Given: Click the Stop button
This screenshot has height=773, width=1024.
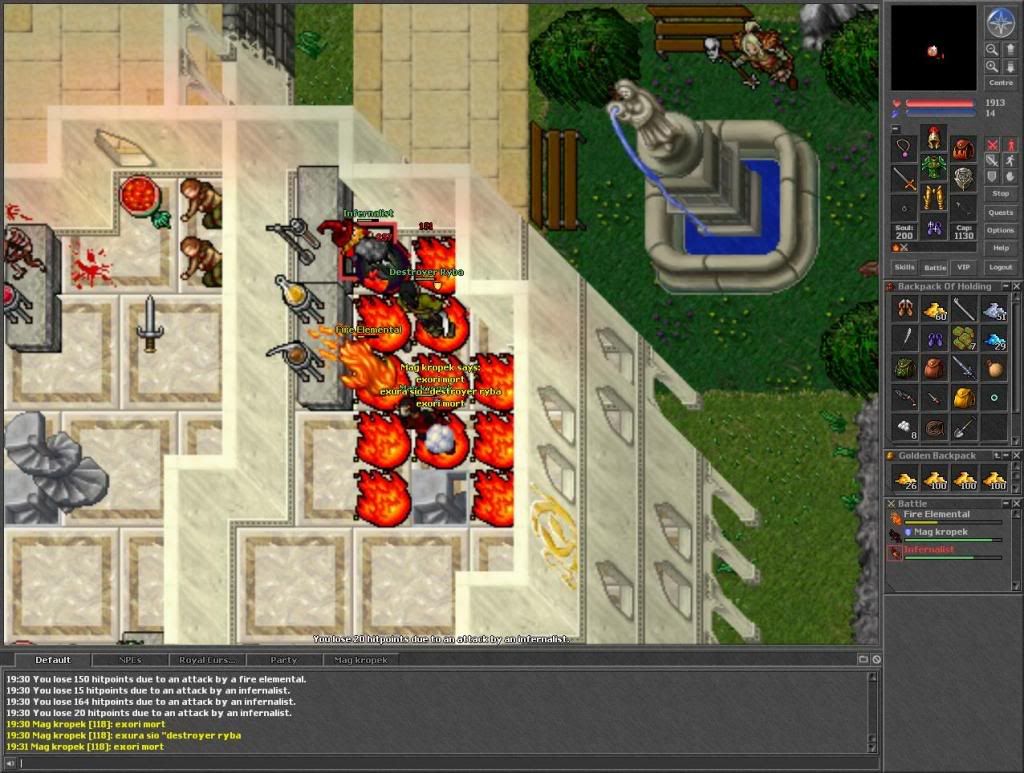Looking at the screenshot, I should coord(1000,193).
